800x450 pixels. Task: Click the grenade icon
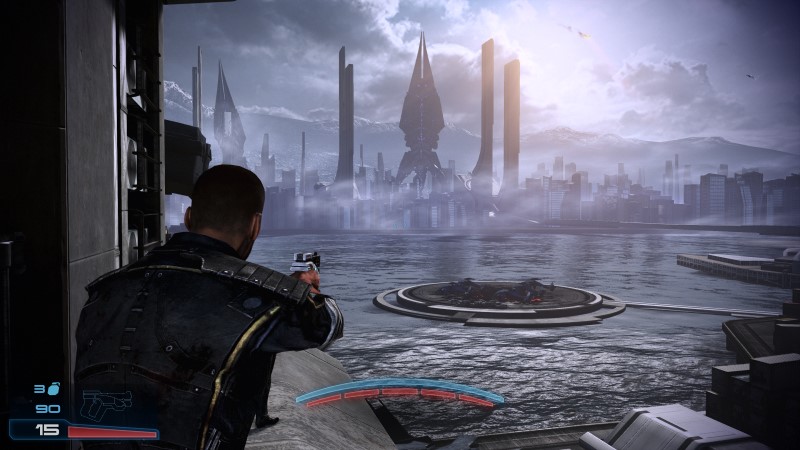pyautogui.click(x=54, y=389)
